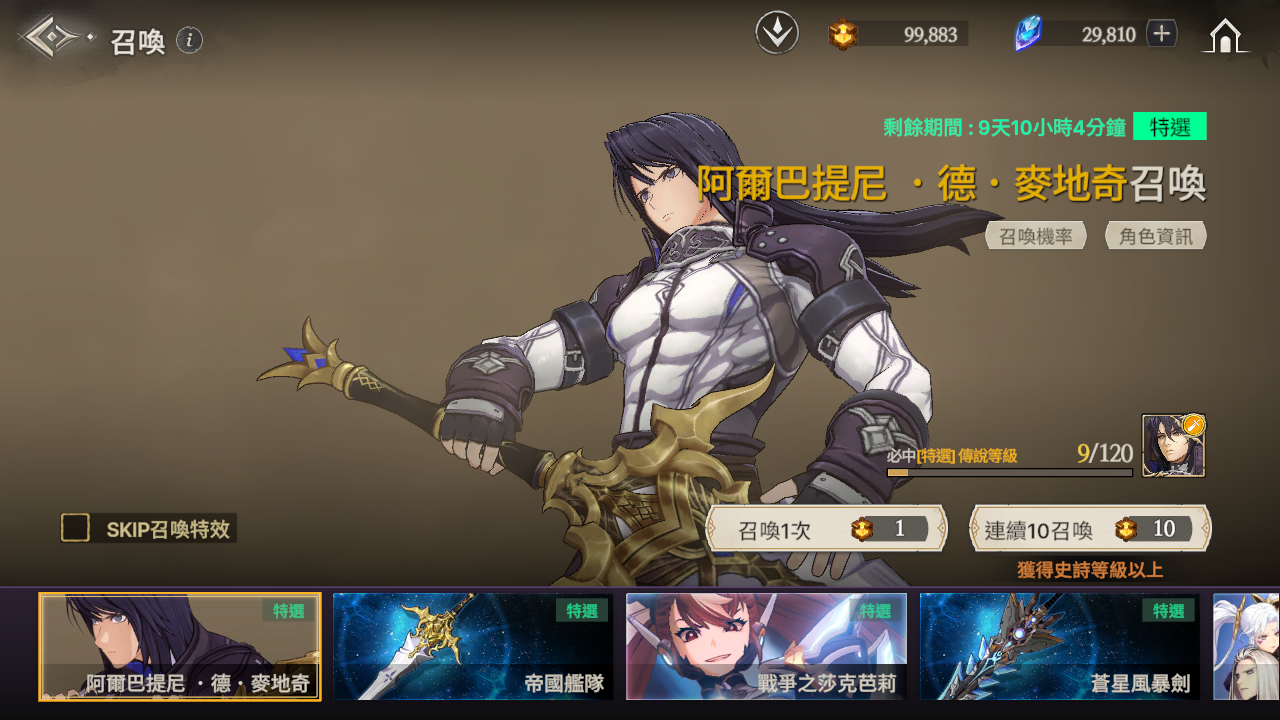Select the partially visible white-haired character banner
1280x720 pixels.
click(x=1246, y=646)
